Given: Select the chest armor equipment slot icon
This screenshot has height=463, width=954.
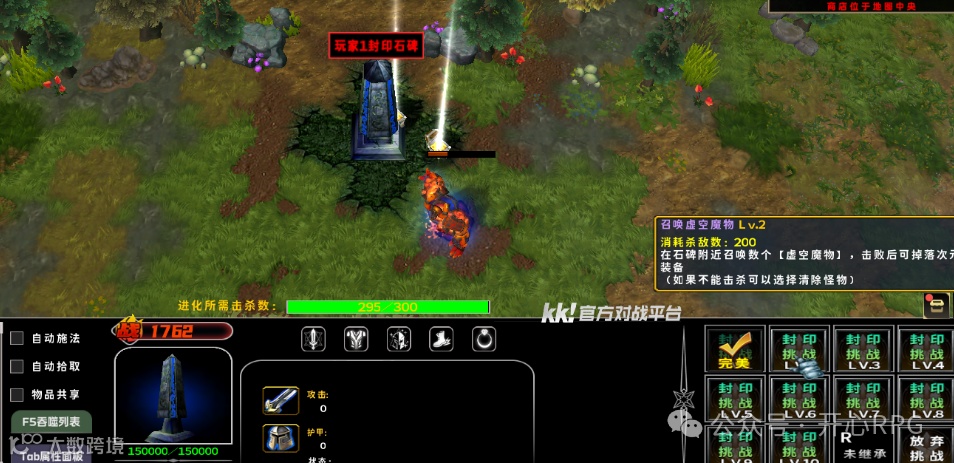Looking at the screenshot, I should coord(356,340).
